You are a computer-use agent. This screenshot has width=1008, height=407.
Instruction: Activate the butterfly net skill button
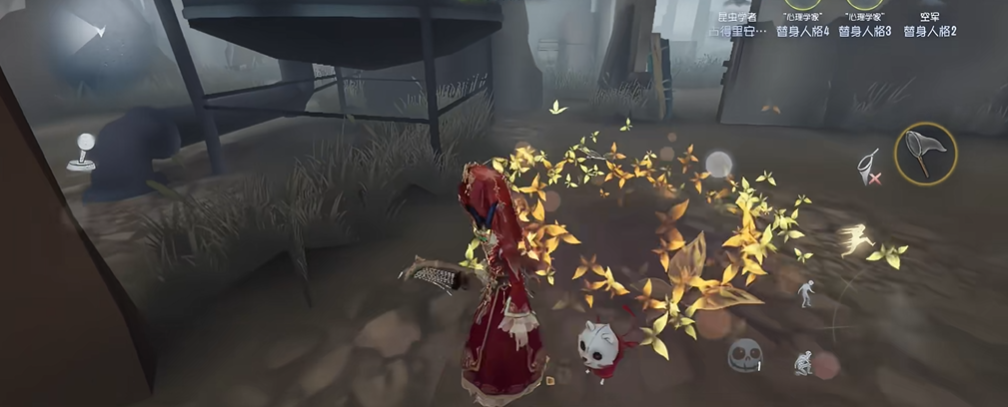point(925,153)
